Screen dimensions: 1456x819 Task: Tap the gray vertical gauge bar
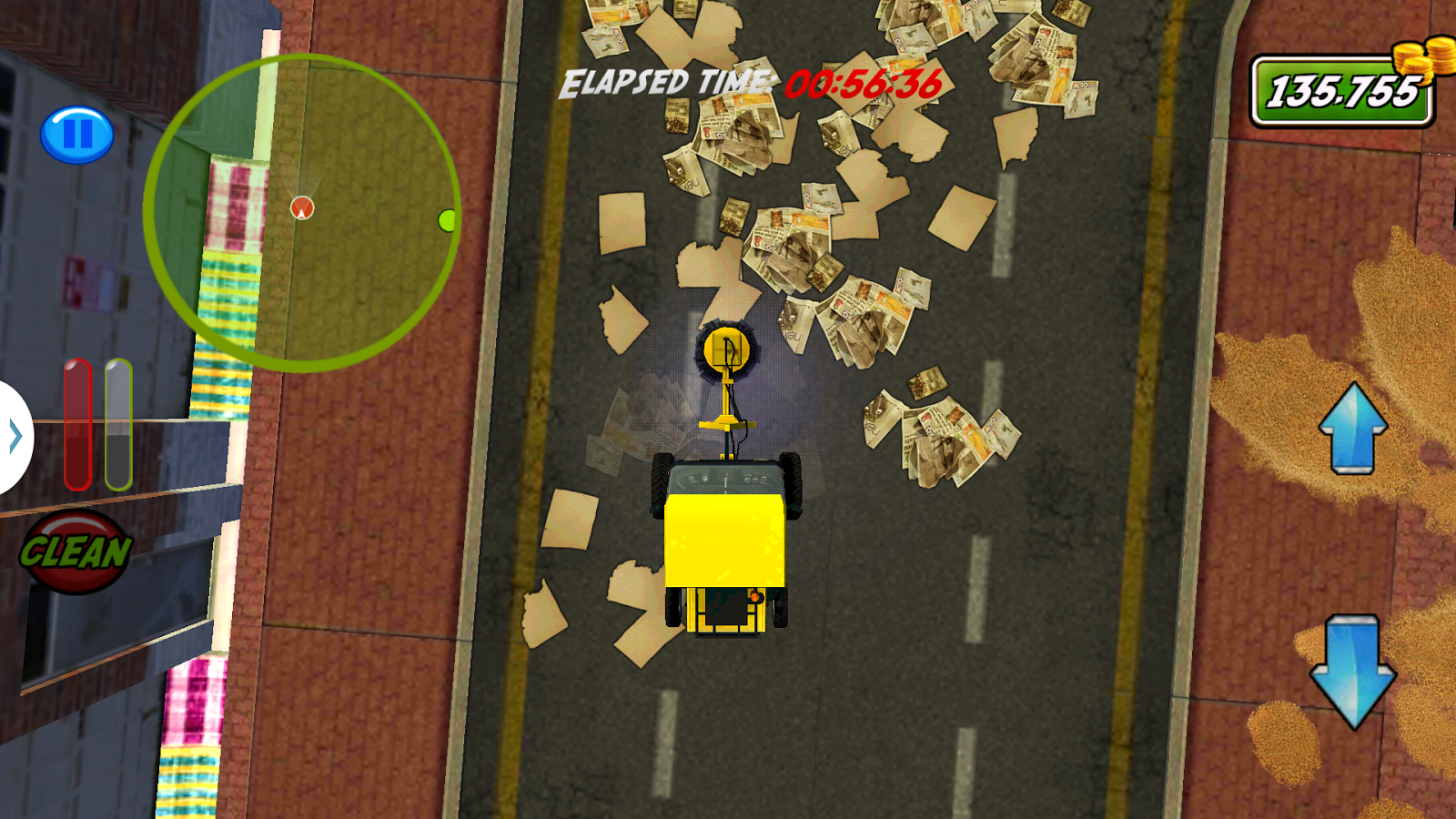point(116,423)
